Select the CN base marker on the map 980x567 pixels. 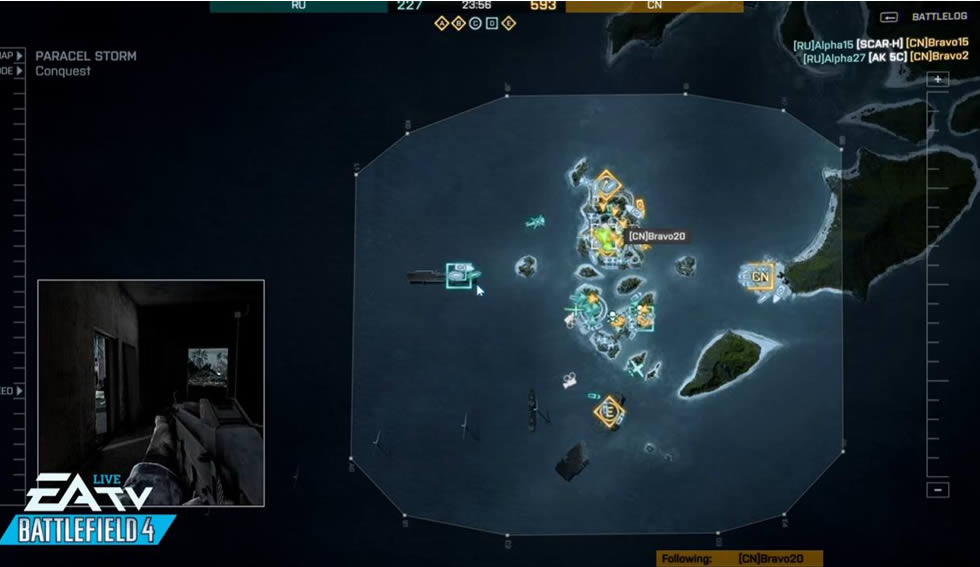pyautogui.click(x=761, y=276)
